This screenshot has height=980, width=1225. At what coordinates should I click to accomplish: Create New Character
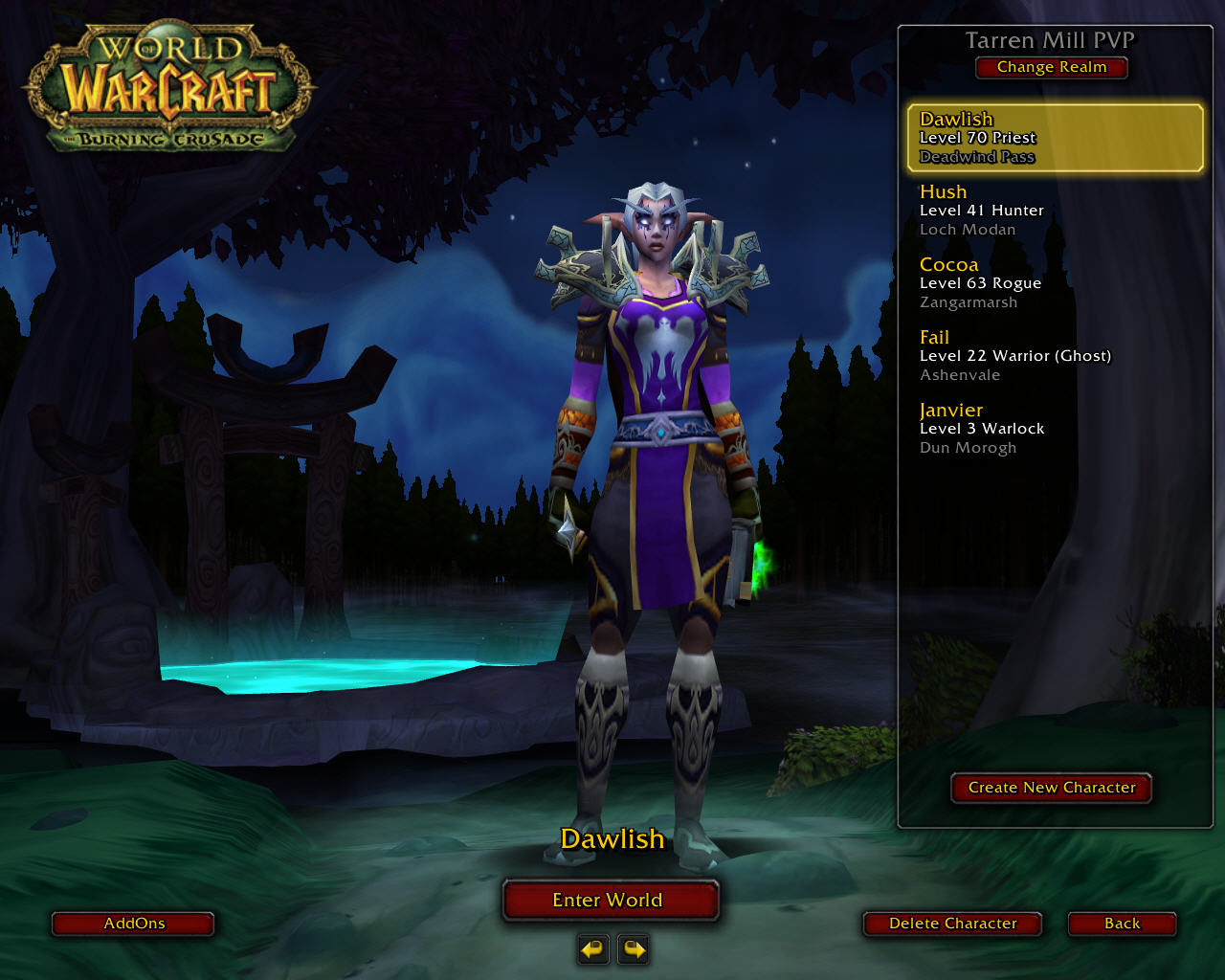pos(1051,788)
